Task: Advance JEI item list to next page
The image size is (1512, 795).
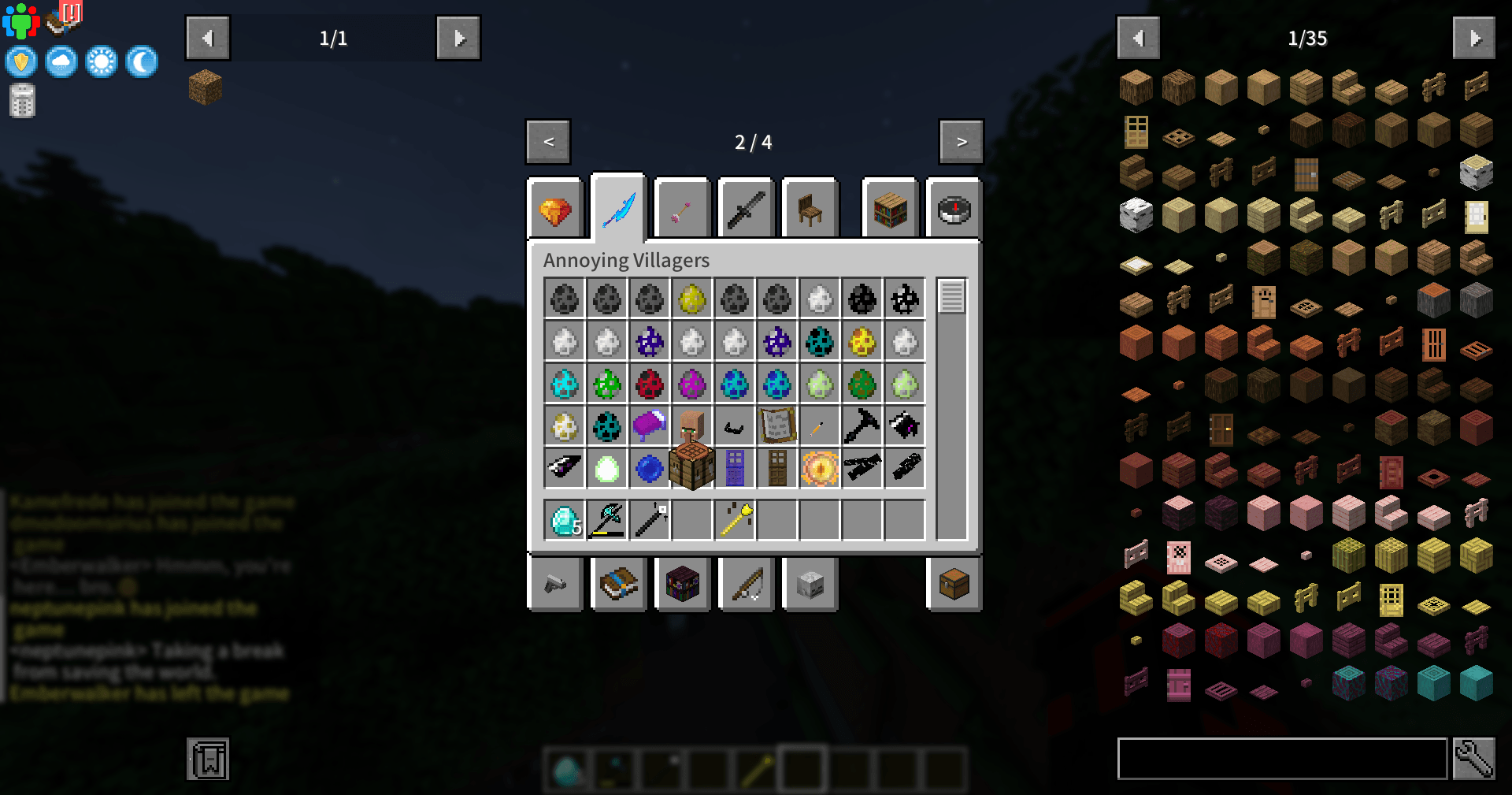Action: (x=1476, y=37)
